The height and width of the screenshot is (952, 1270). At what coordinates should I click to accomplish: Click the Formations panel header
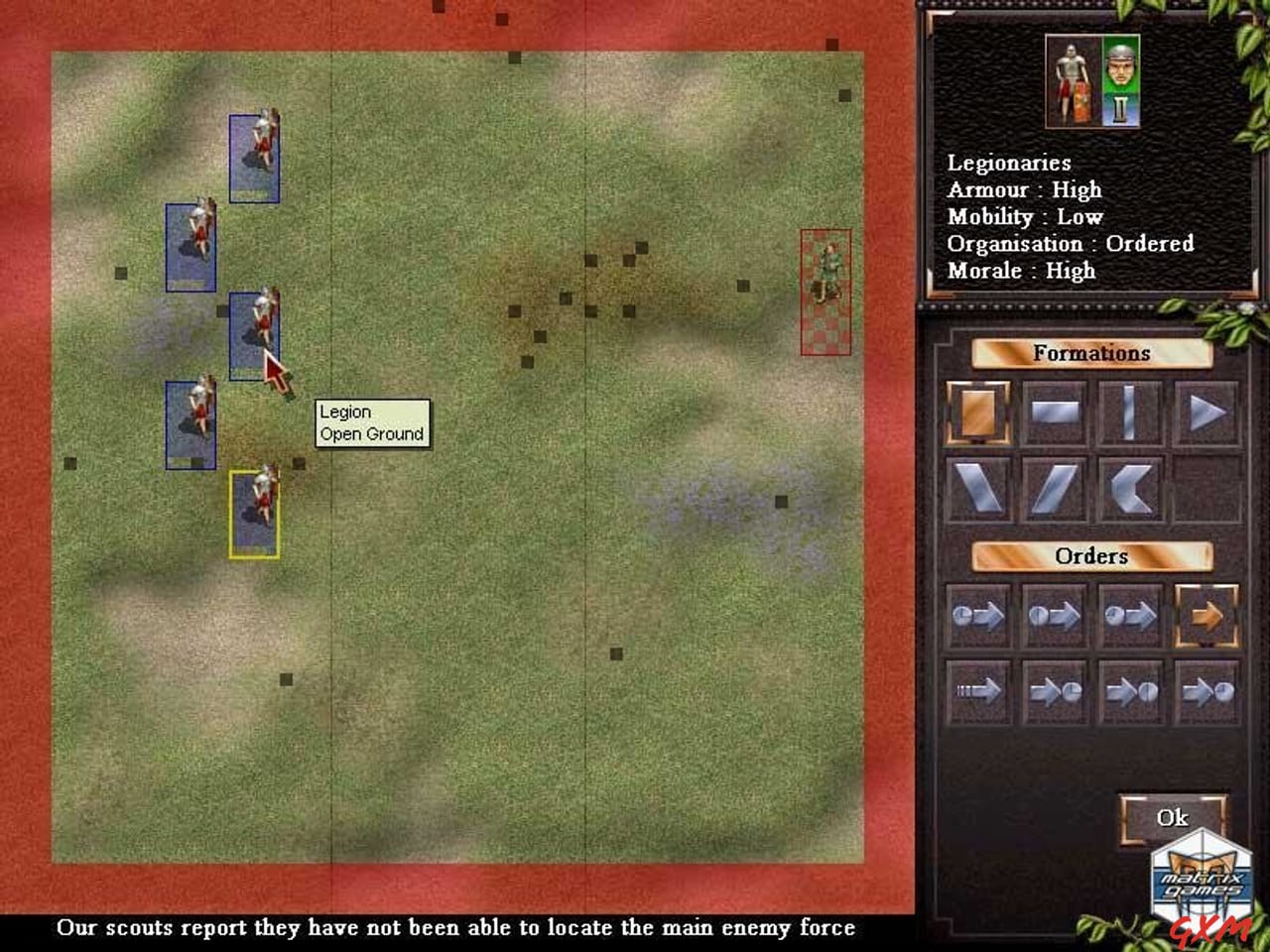[x=1092, y=353]
